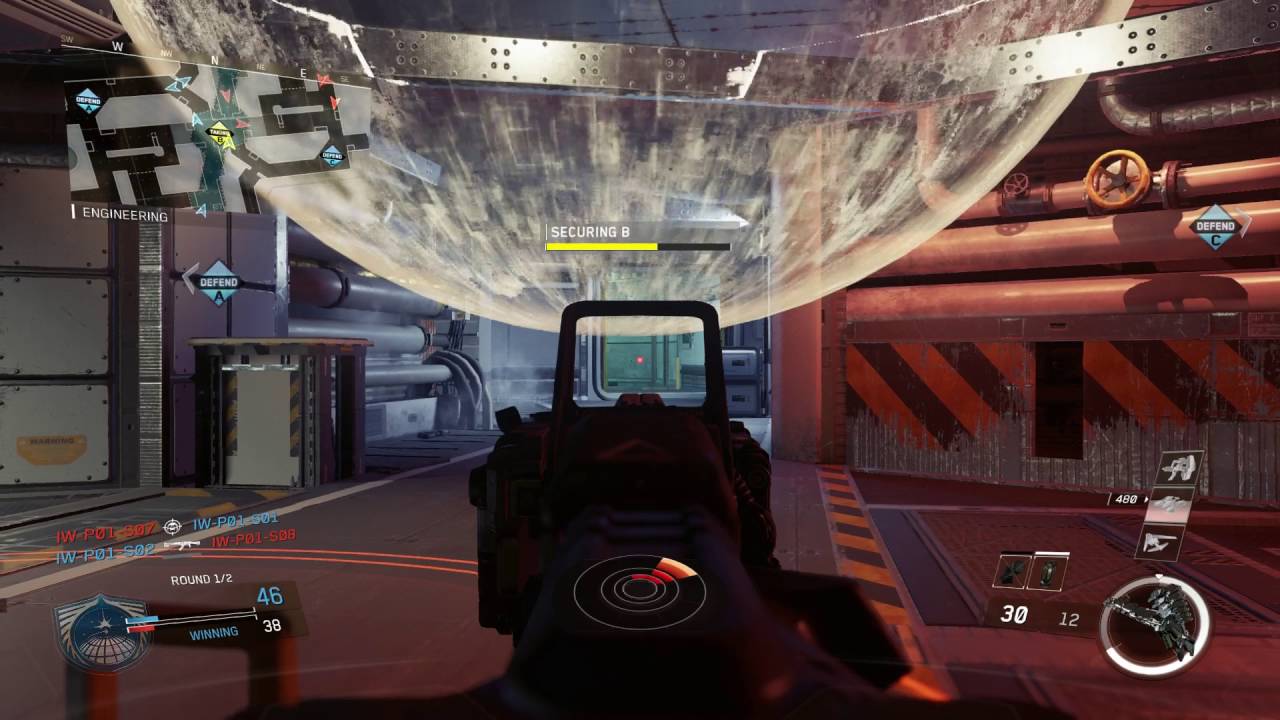This screenshot has height=720, width=1280.
Task: Activate the top scorestreak icon
Action: 1180,468
